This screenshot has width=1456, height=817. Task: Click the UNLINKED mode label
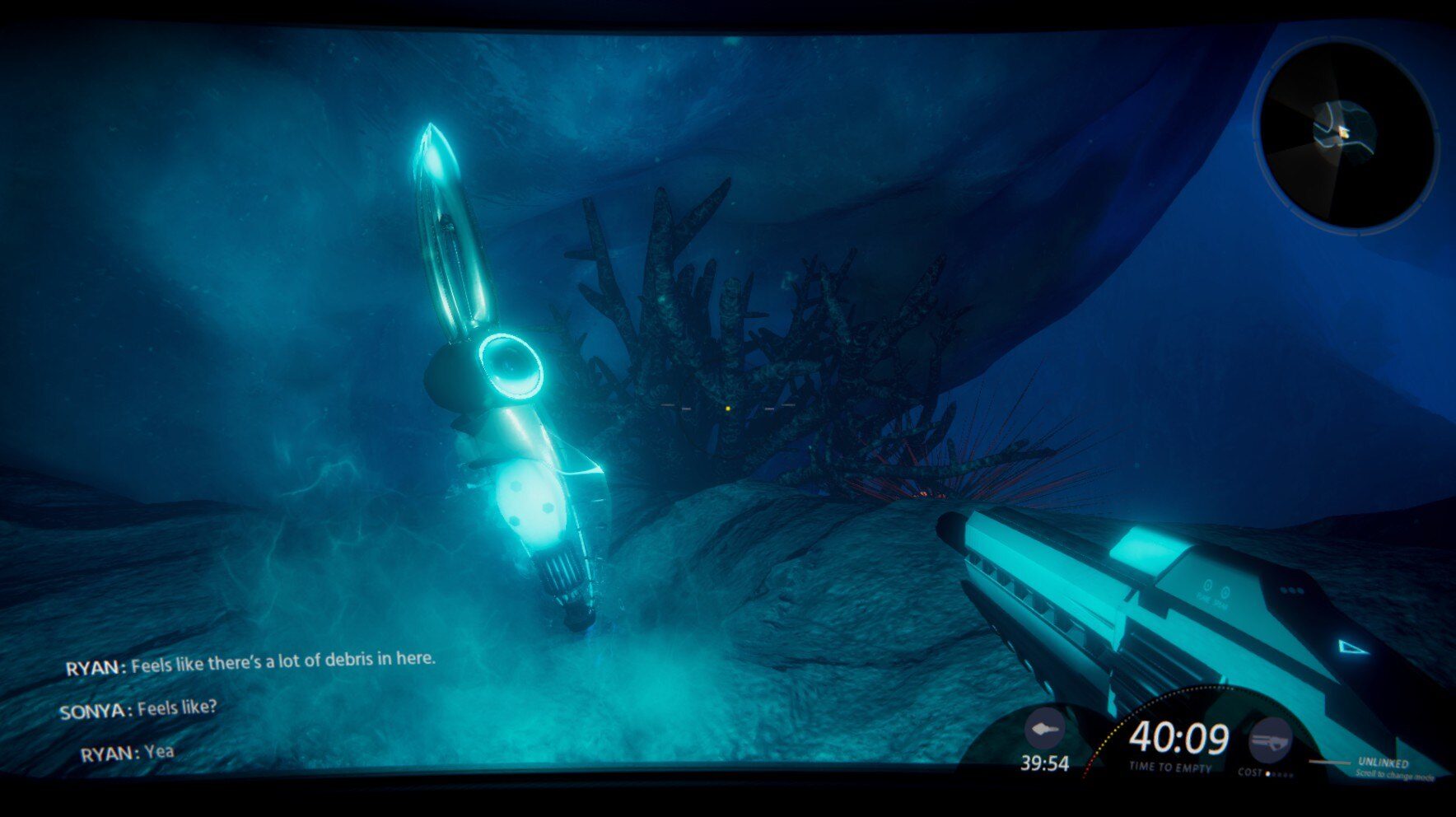click(x=1383, y=763)
